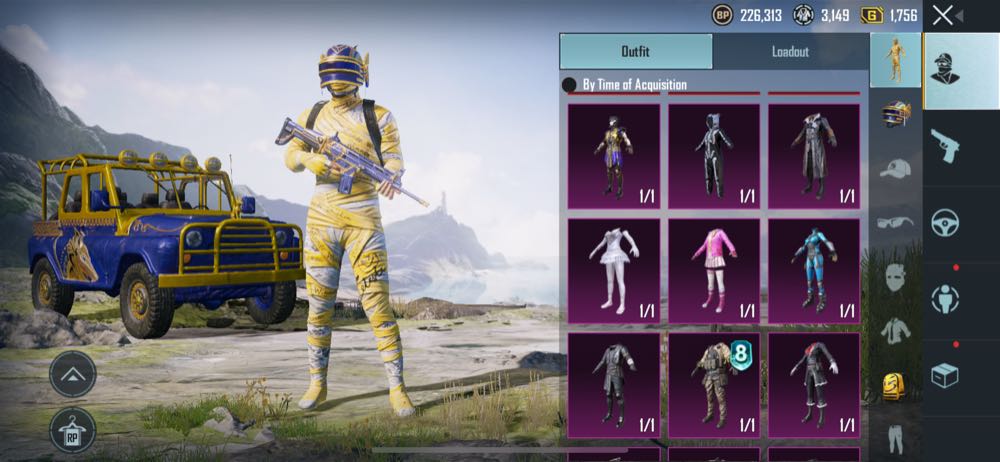Close the inventory screen
1000x462 pixels.
coord(942,15)
